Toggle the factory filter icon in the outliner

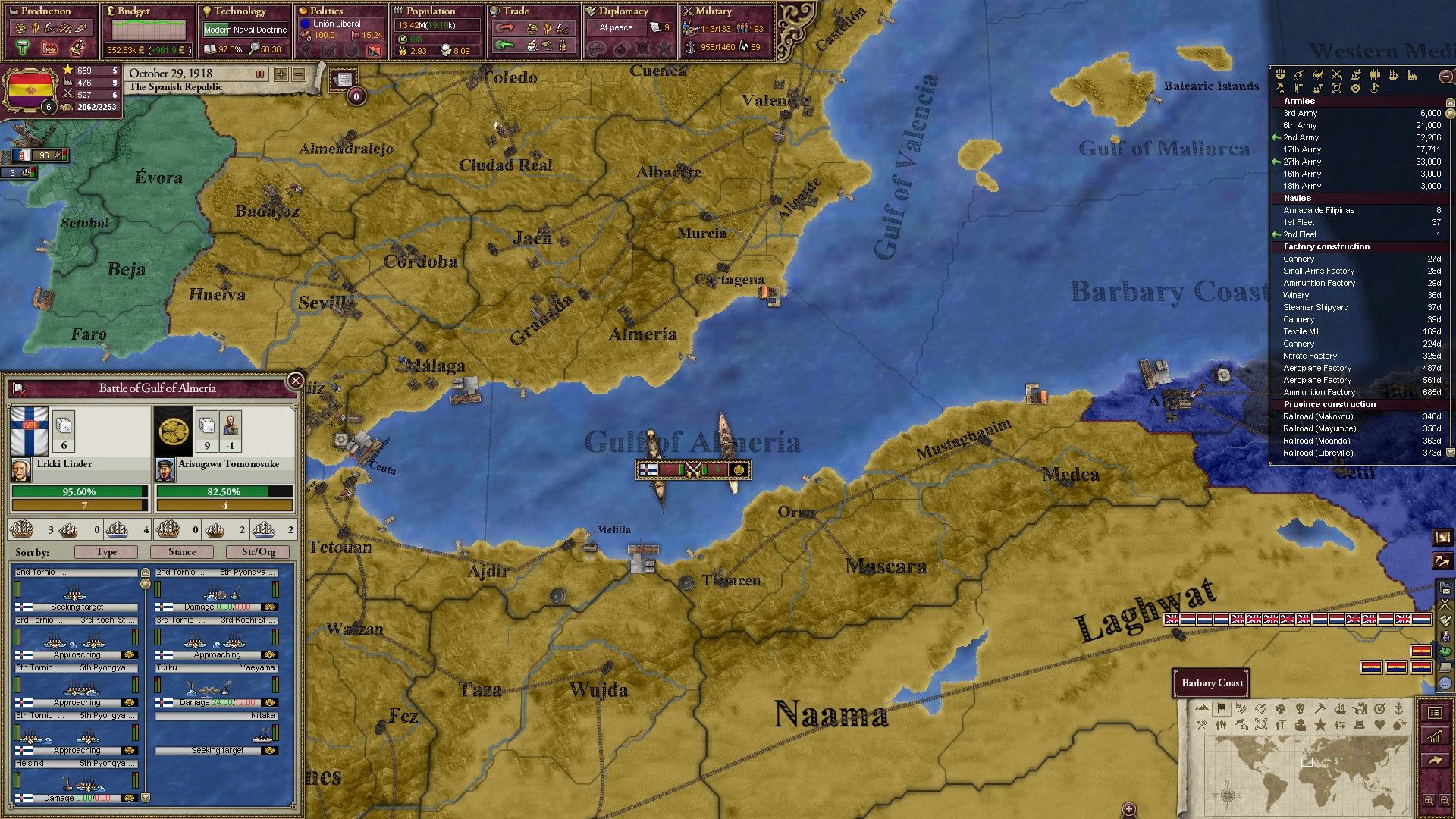[x=1412, y=75]
